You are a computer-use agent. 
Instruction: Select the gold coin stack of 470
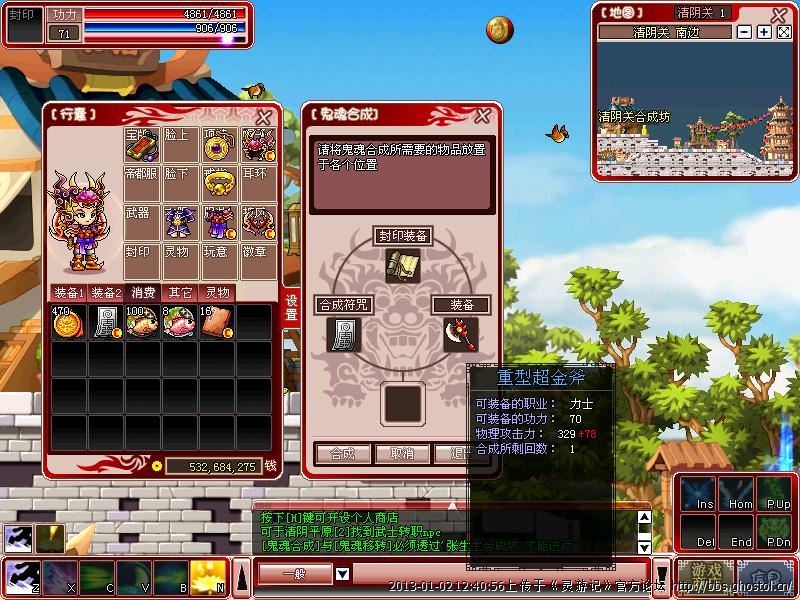pos(68,324)
